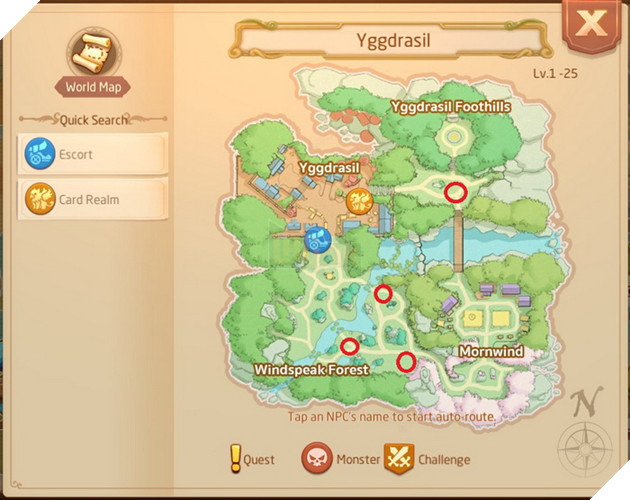Toggle the Monster legend filter
The width and height of the screenshot is (630, 500).
(x=341, y=460)
